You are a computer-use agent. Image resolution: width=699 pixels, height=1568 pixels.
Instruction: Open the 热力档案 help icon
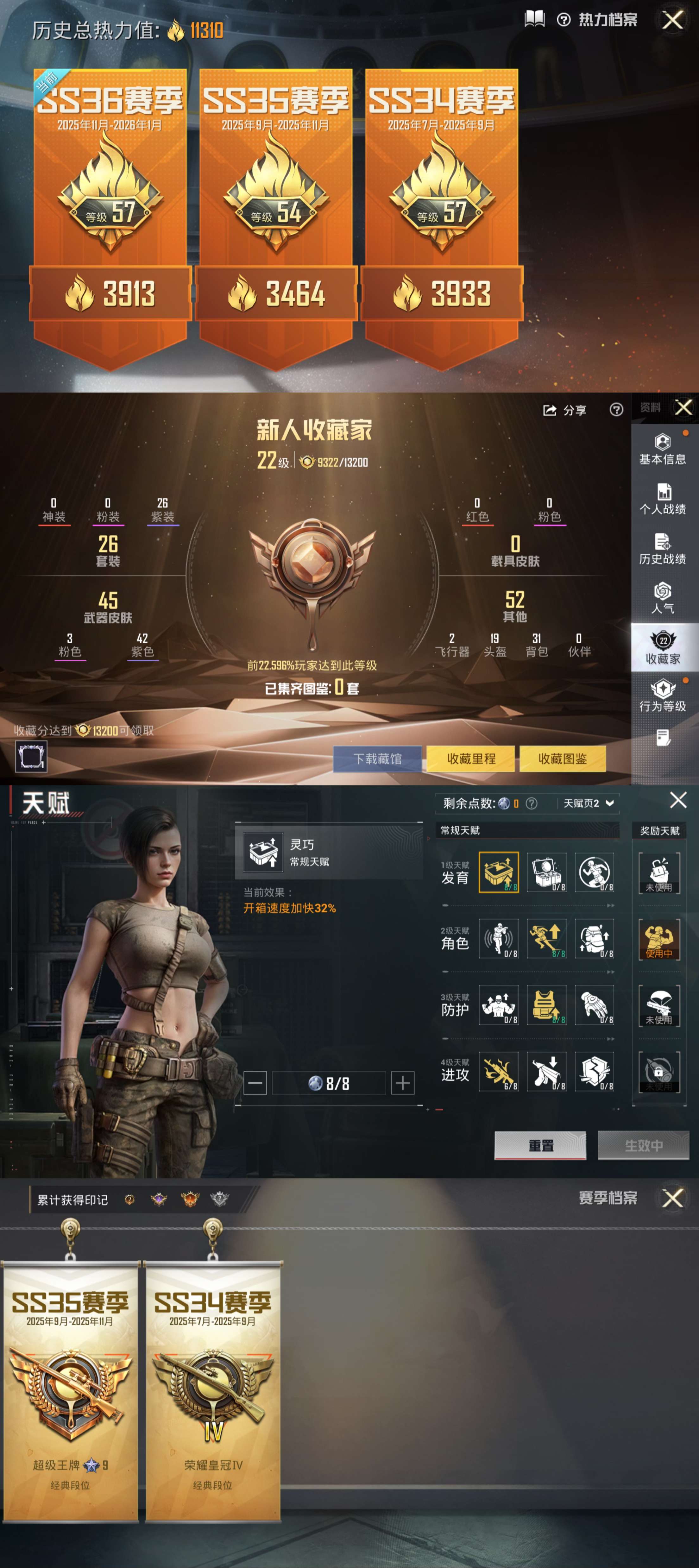pyautogui.click(x=564, y=20)
